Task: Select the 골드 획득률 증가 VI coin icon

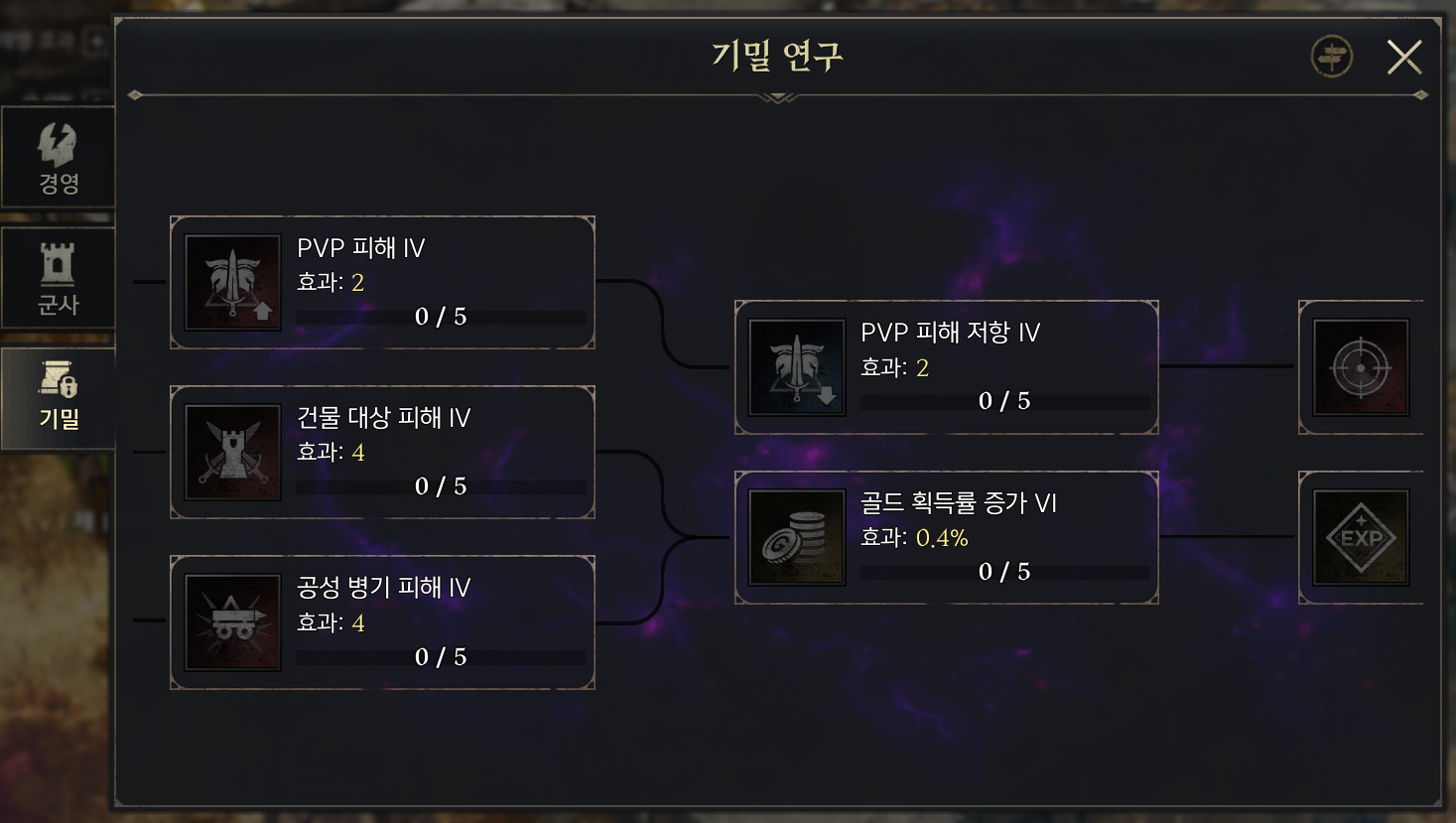Action: tap(796, 537)
